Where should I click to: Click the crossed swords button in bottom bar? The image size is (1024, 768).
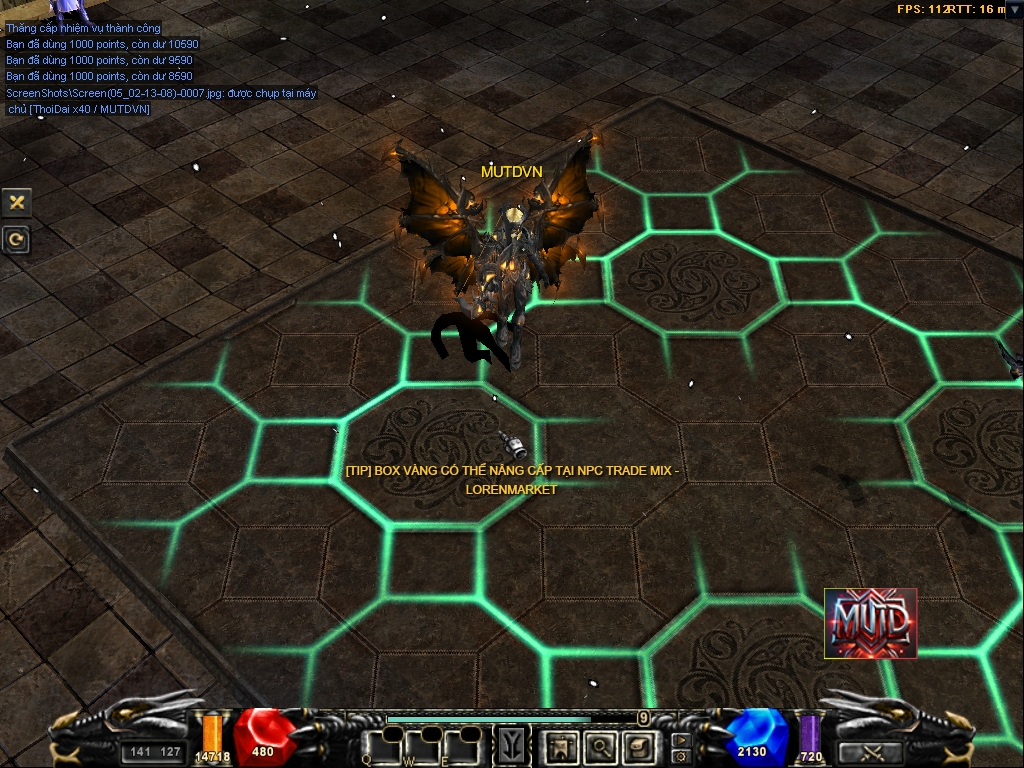click(869, 752)
